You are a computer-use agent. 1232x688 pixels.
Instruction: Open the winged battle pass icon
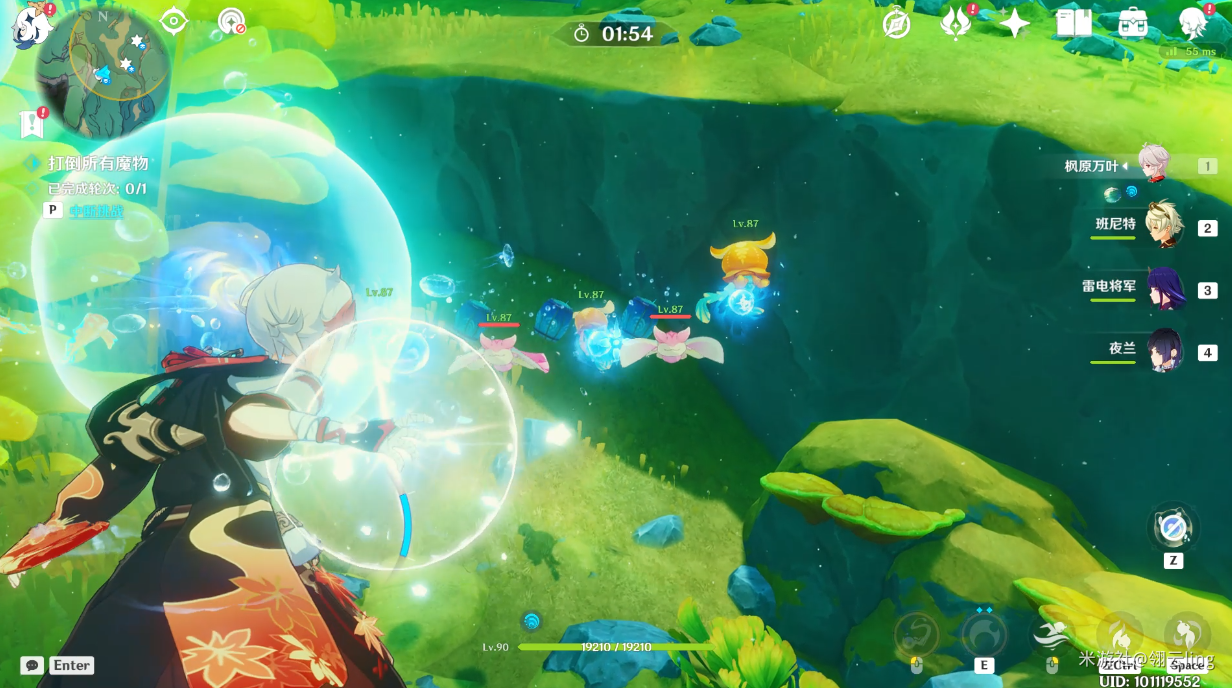956,23
